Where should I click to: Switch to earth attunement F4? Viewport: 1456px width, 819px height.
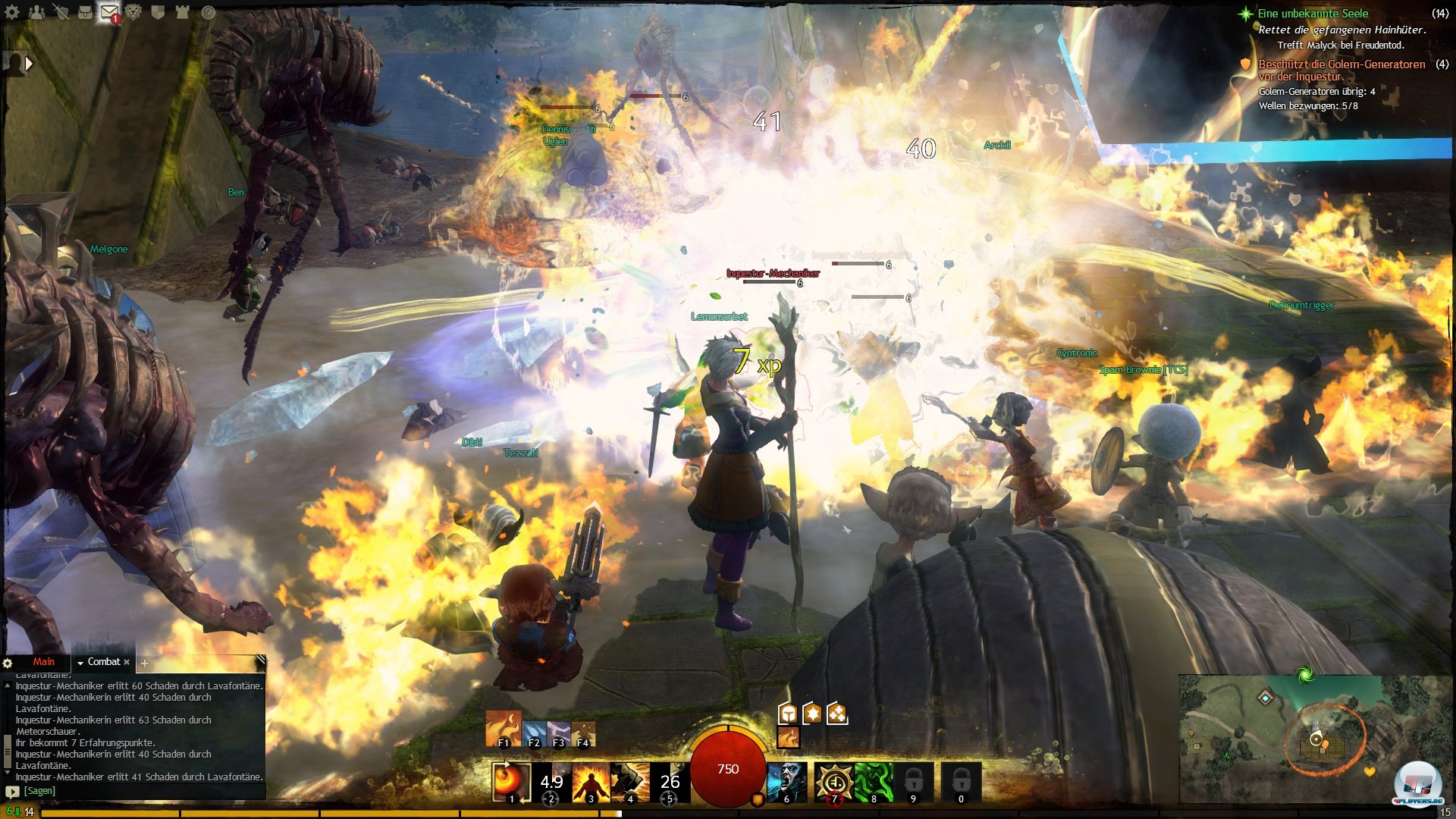point(583,733)
